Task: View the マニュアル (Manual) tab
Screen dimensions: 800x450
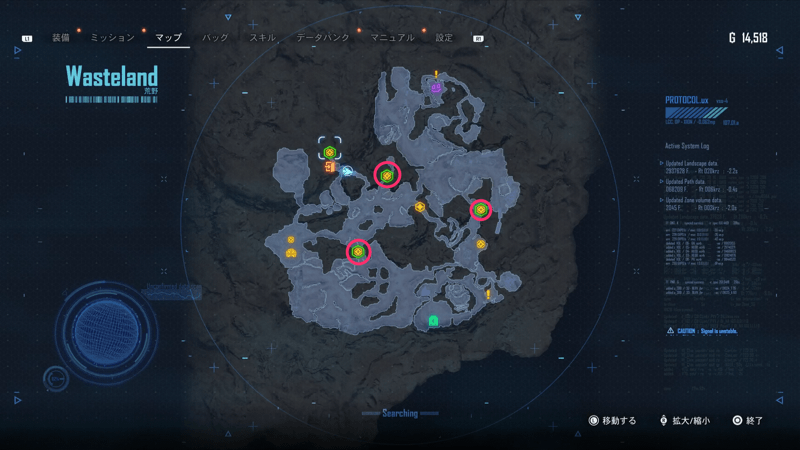Action: click(x=392, y=38)
